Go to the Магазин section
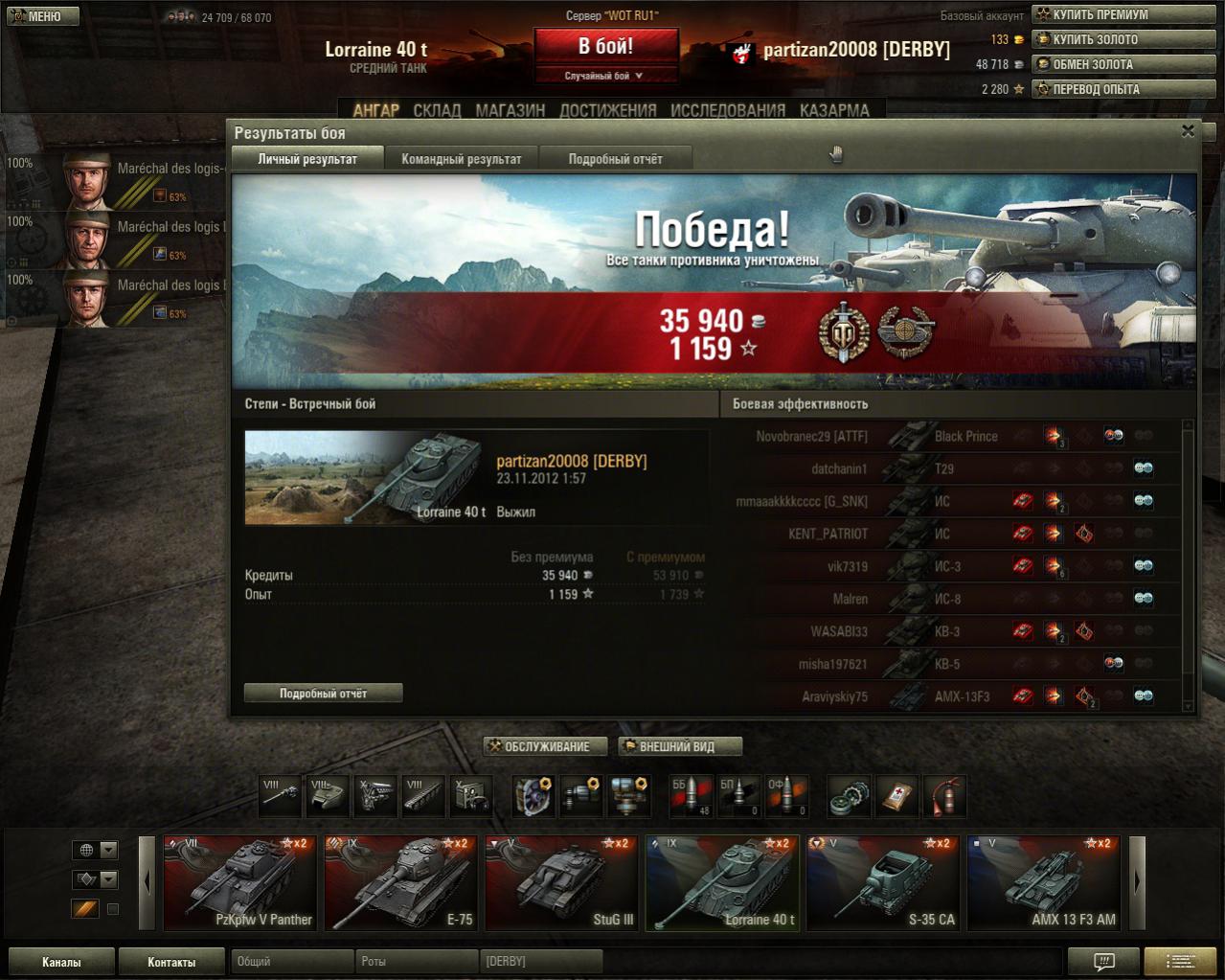The height and width of the screenshot is (980, 1225). tap(510, 110)
